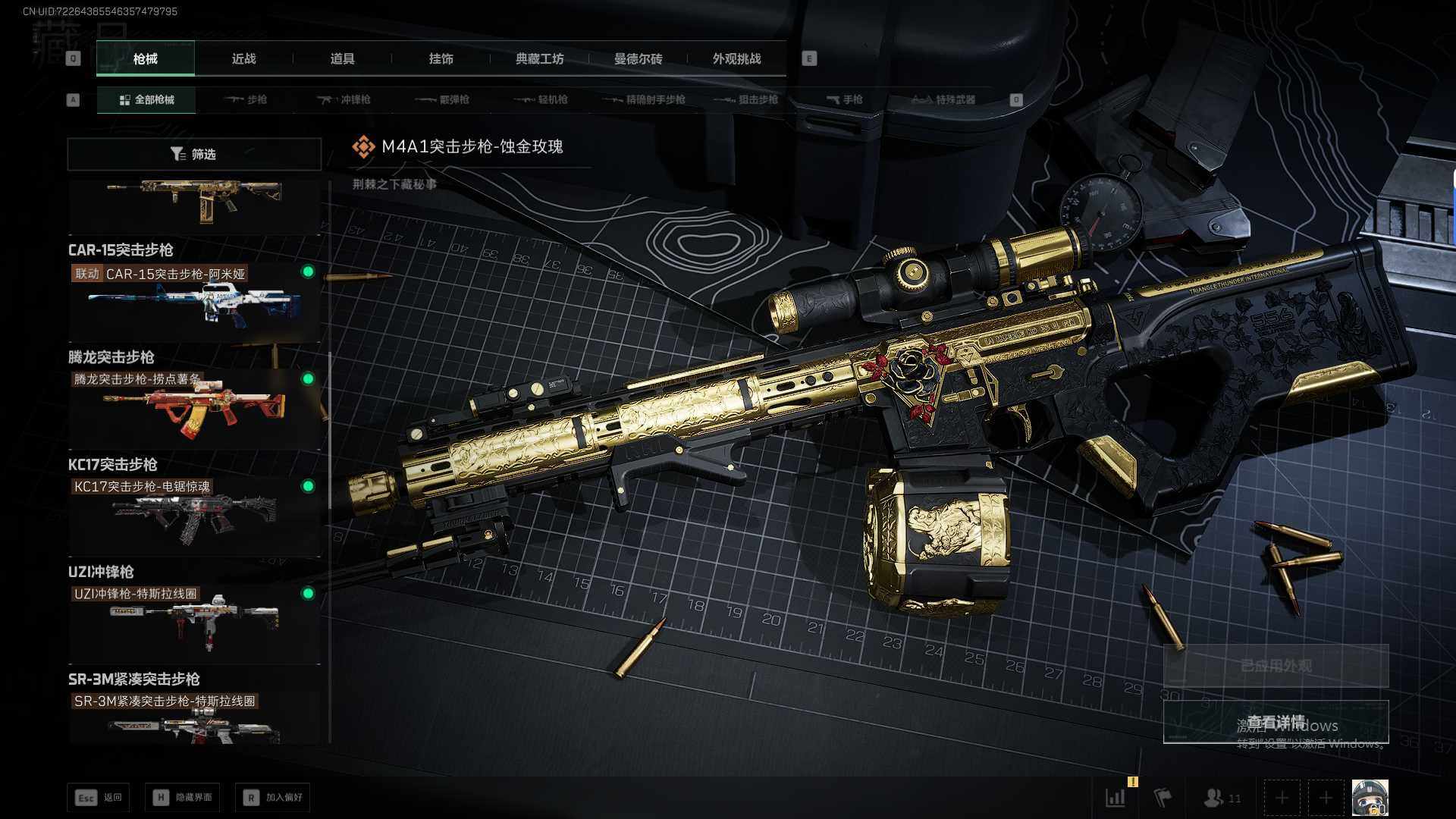Switch to the 近战 melee tab
This screenshot has height=819, width=1456.
click(243, 58)
